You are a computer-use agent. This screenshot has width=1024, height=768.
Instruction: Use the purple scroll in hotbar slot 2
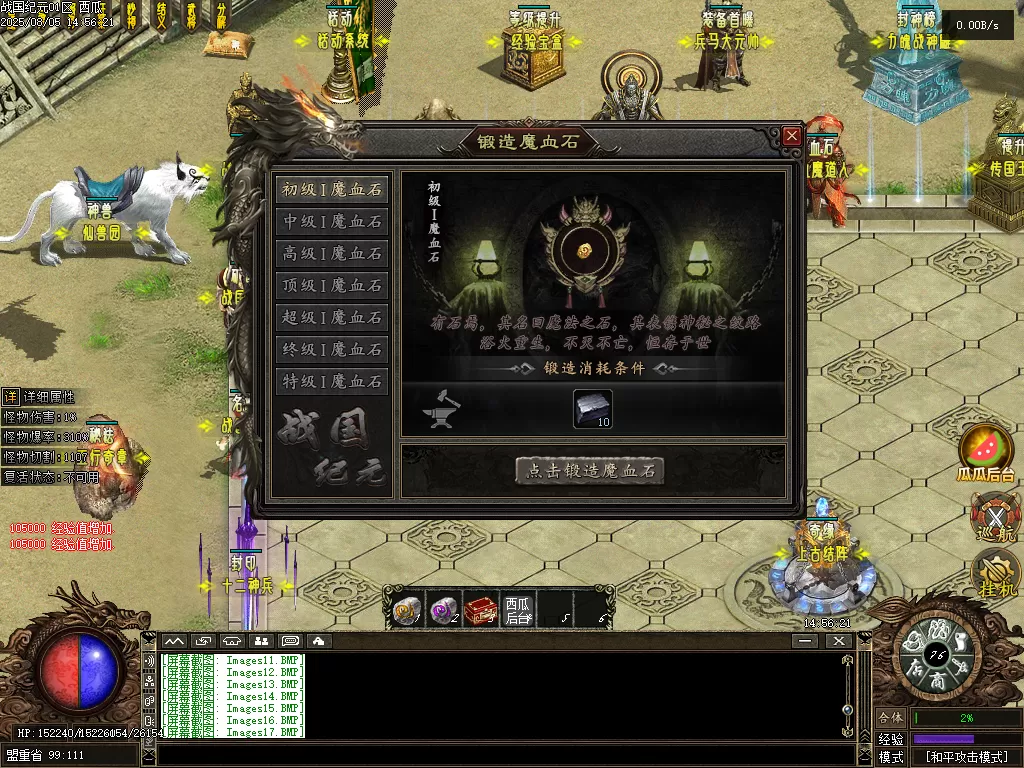coord(443,608)
